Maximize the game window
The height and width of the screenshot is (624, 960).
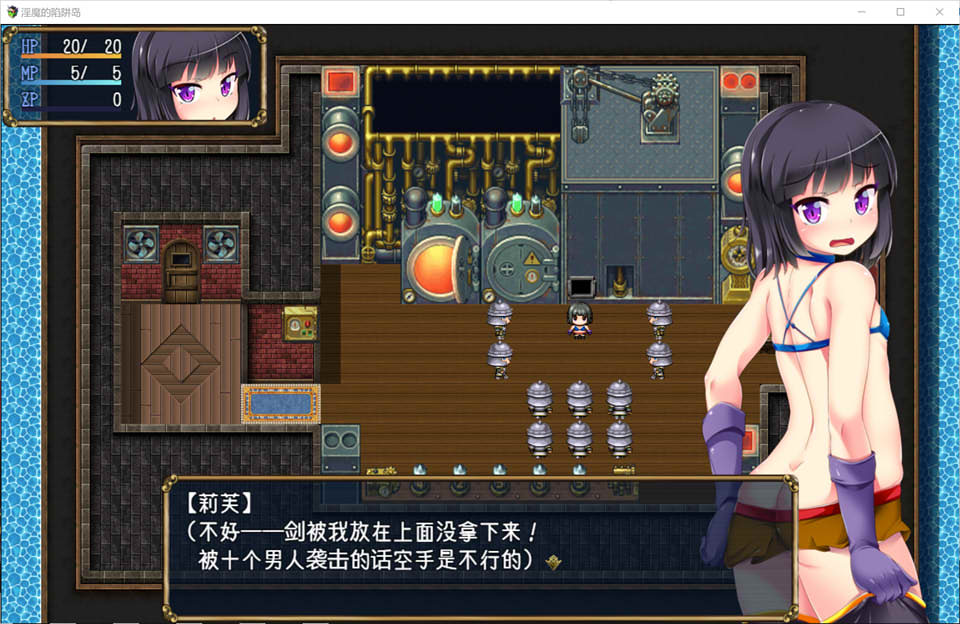(x=900, y=12)
